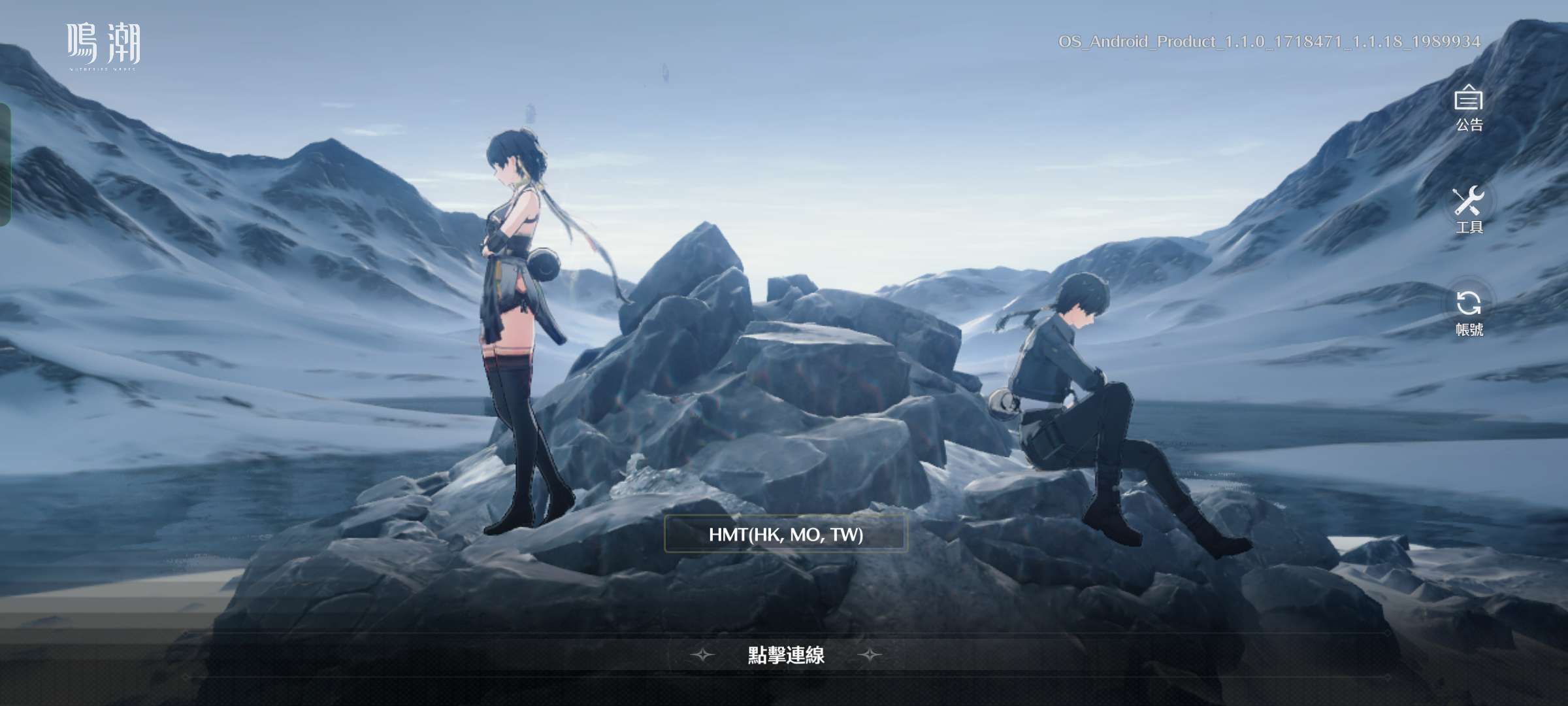The height and width of the screenshot is (706, 1568).
Task: Choose the HMT(HK, MO, TW) server selector
Action: (785, 534)
